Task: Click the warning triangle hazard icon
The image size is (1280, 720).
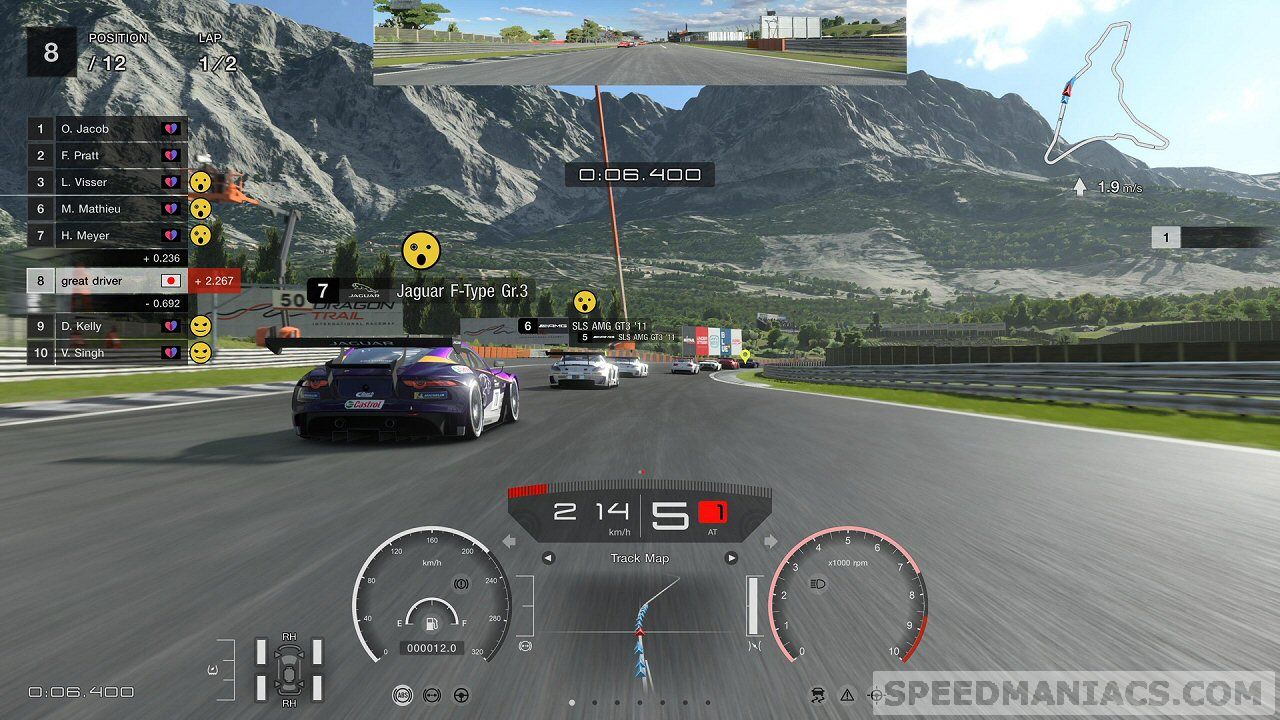Action: pos(847,694)
